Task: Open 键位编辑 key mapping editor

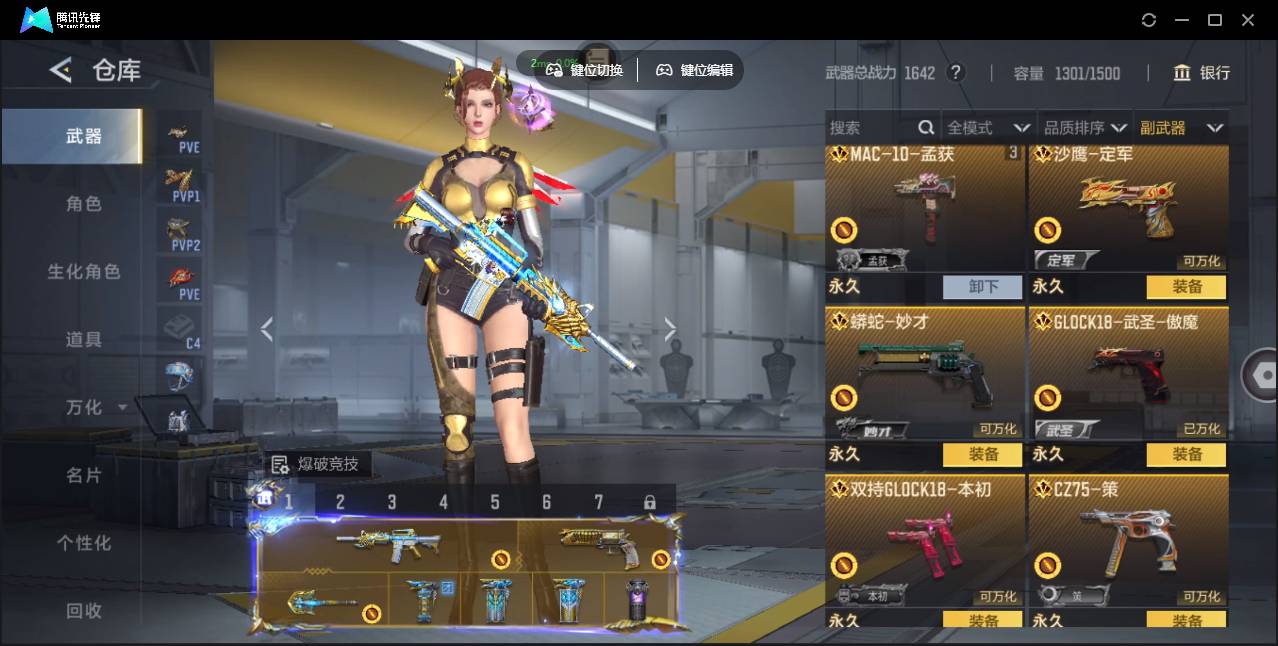Action: [694, 70]
